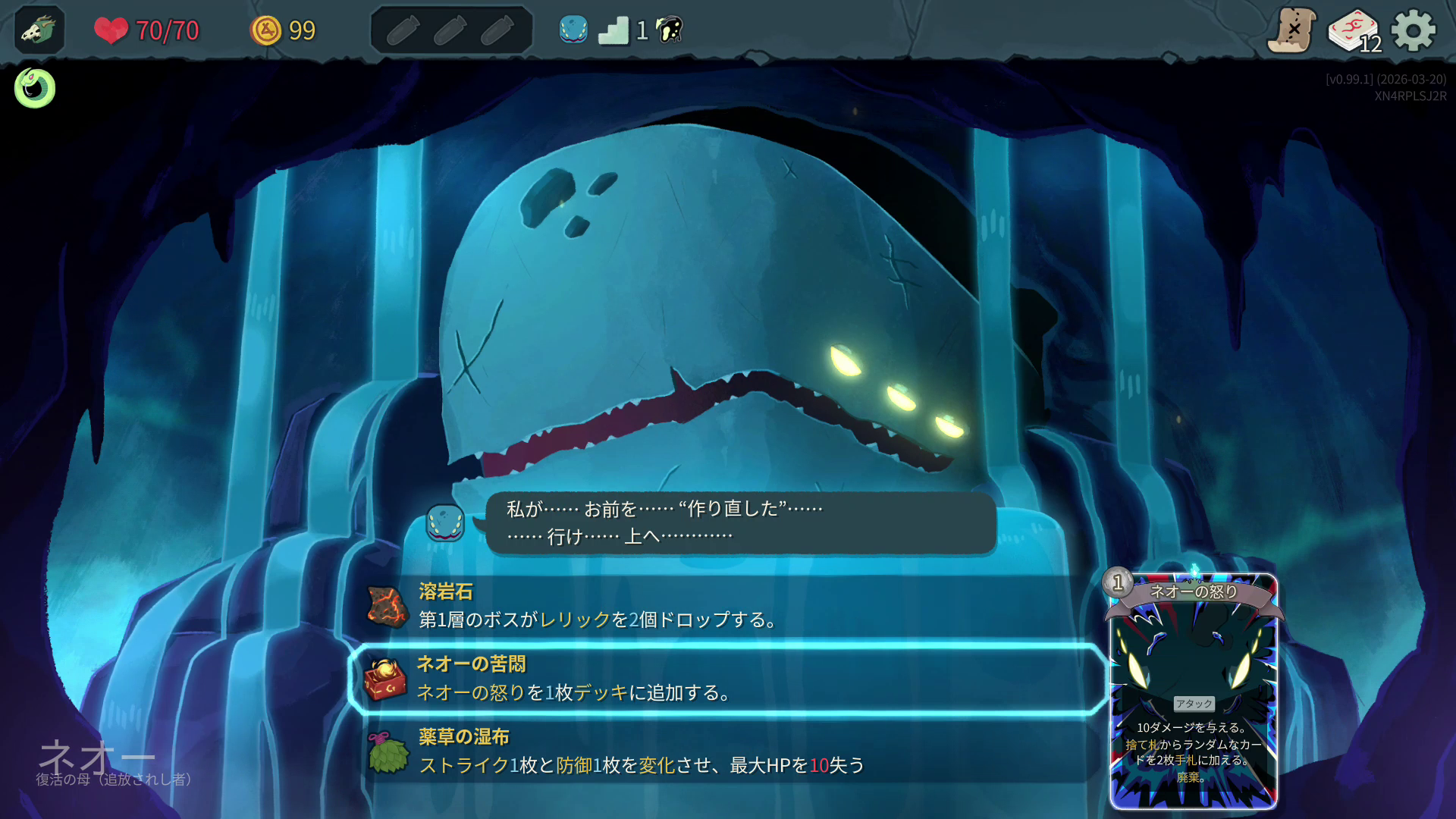The height and width of the screenshot is (819, 1456).
Task: Inspect the black blob relic
Action: click(665, 30)
